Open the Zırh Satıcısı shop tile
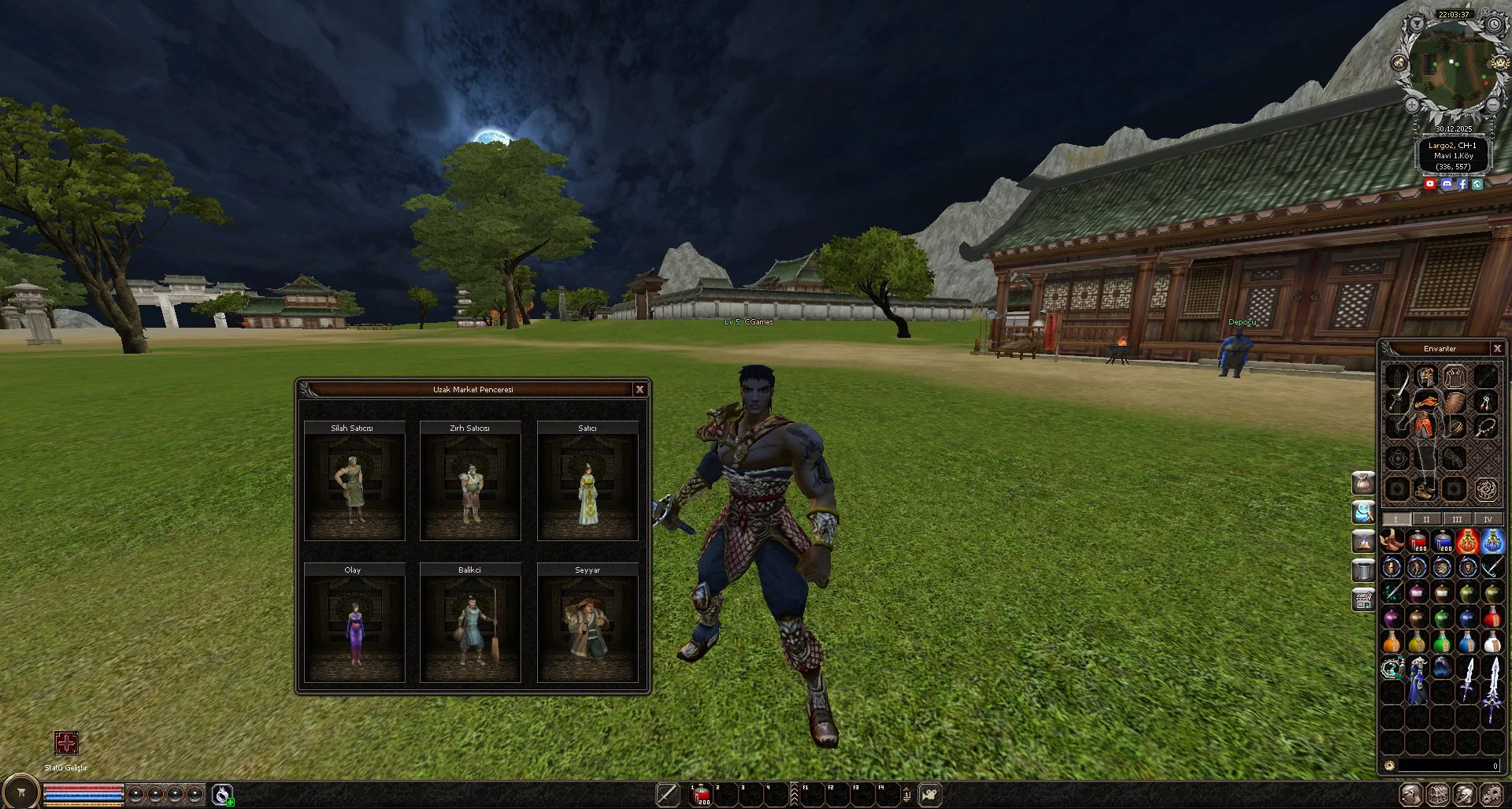 pos(470,482)
